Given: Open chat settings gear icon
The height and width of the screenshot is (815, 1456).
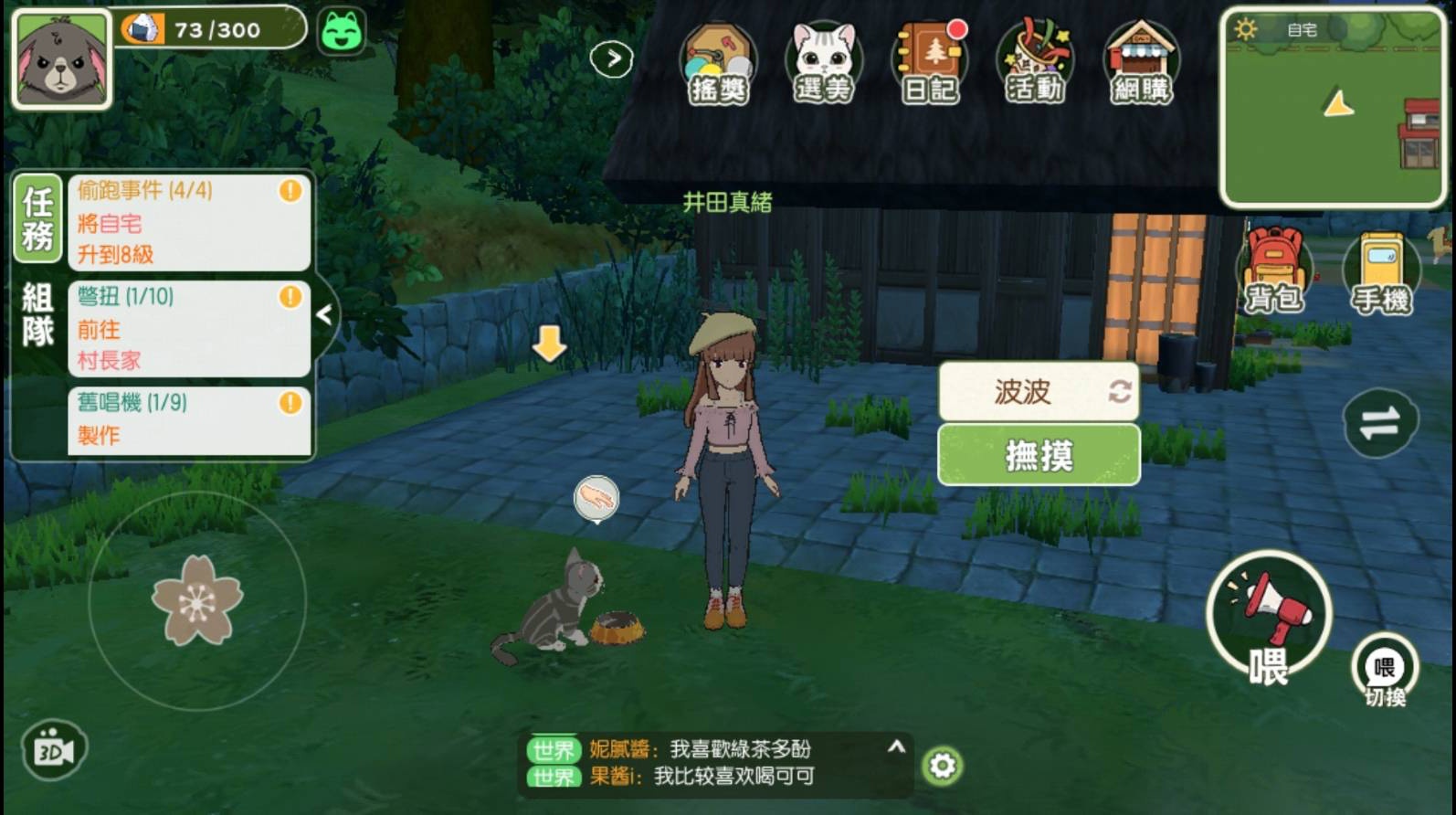Looking at the screenshot, I should coord(942,766).
